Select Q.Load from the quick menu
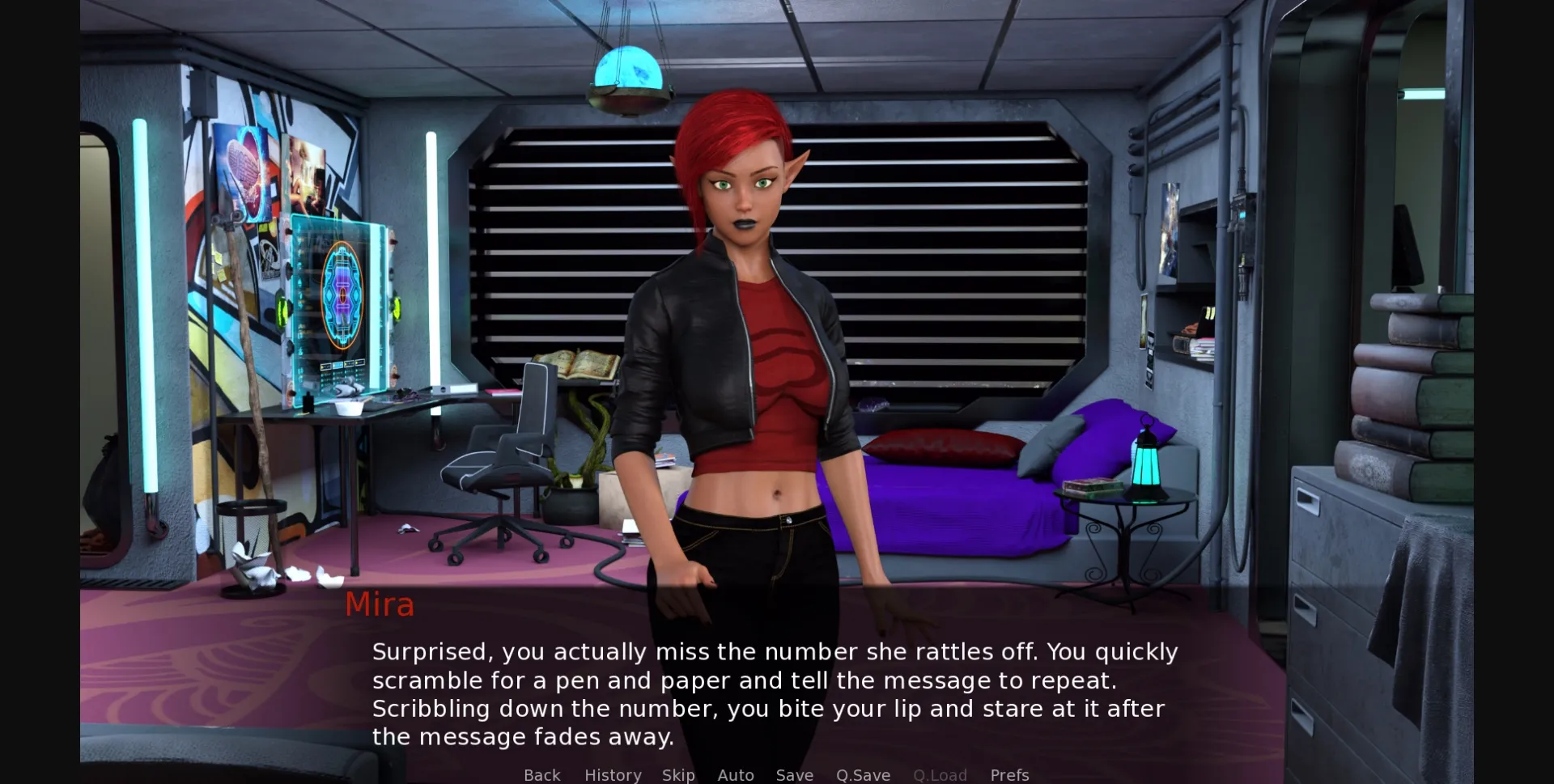Image resolution: width=1554 pixels, height=784 pixels. (x=940, y=774)
